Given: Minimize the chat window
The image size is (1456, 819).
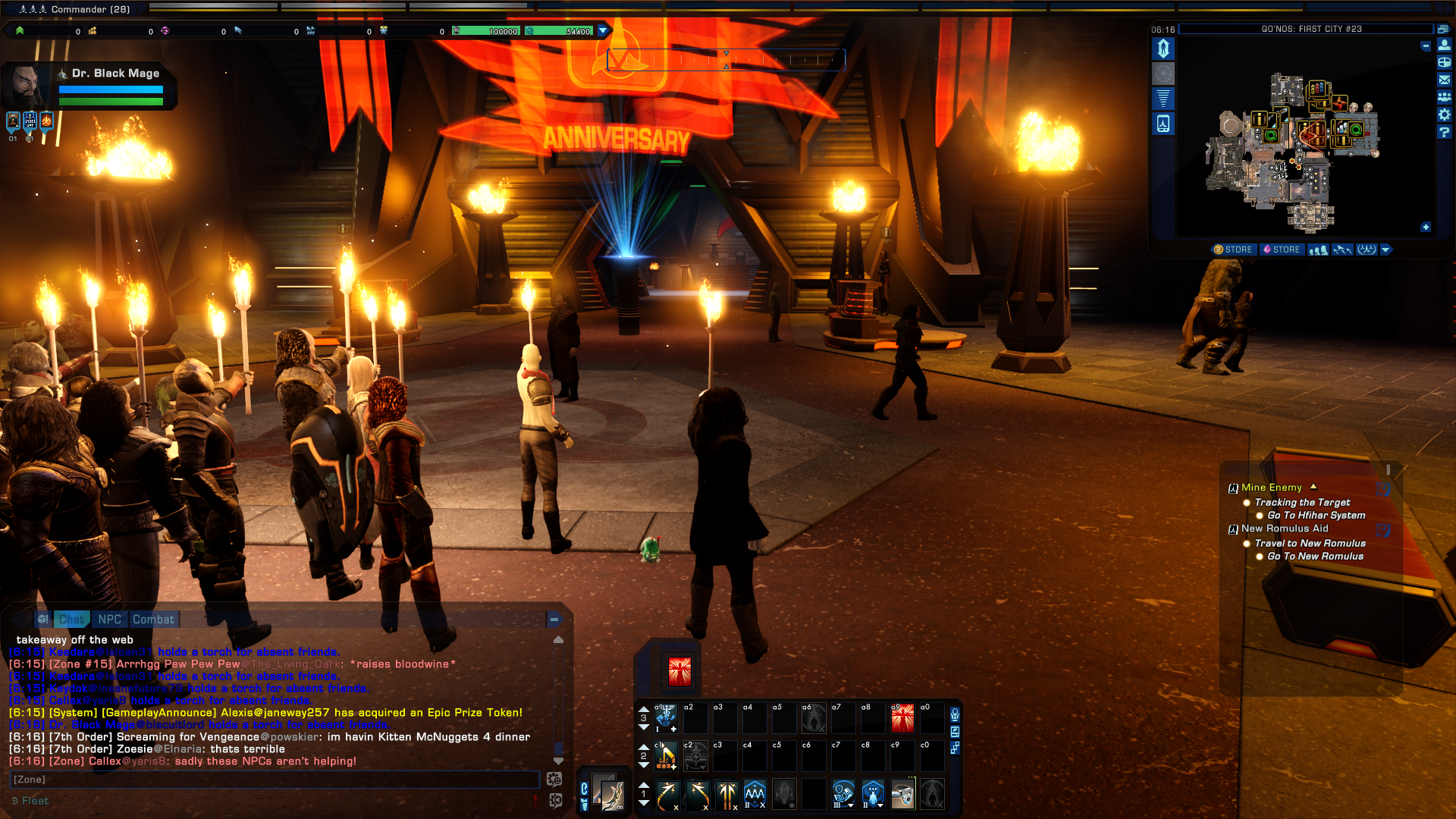Looking at the screenshot, I should pyautogui.click(x=554, y=620).
